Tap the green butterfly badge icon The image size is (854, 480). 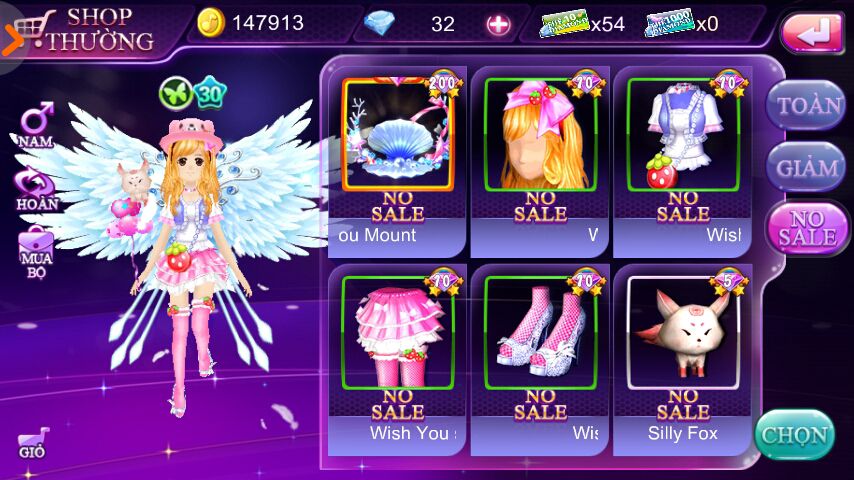174,93
